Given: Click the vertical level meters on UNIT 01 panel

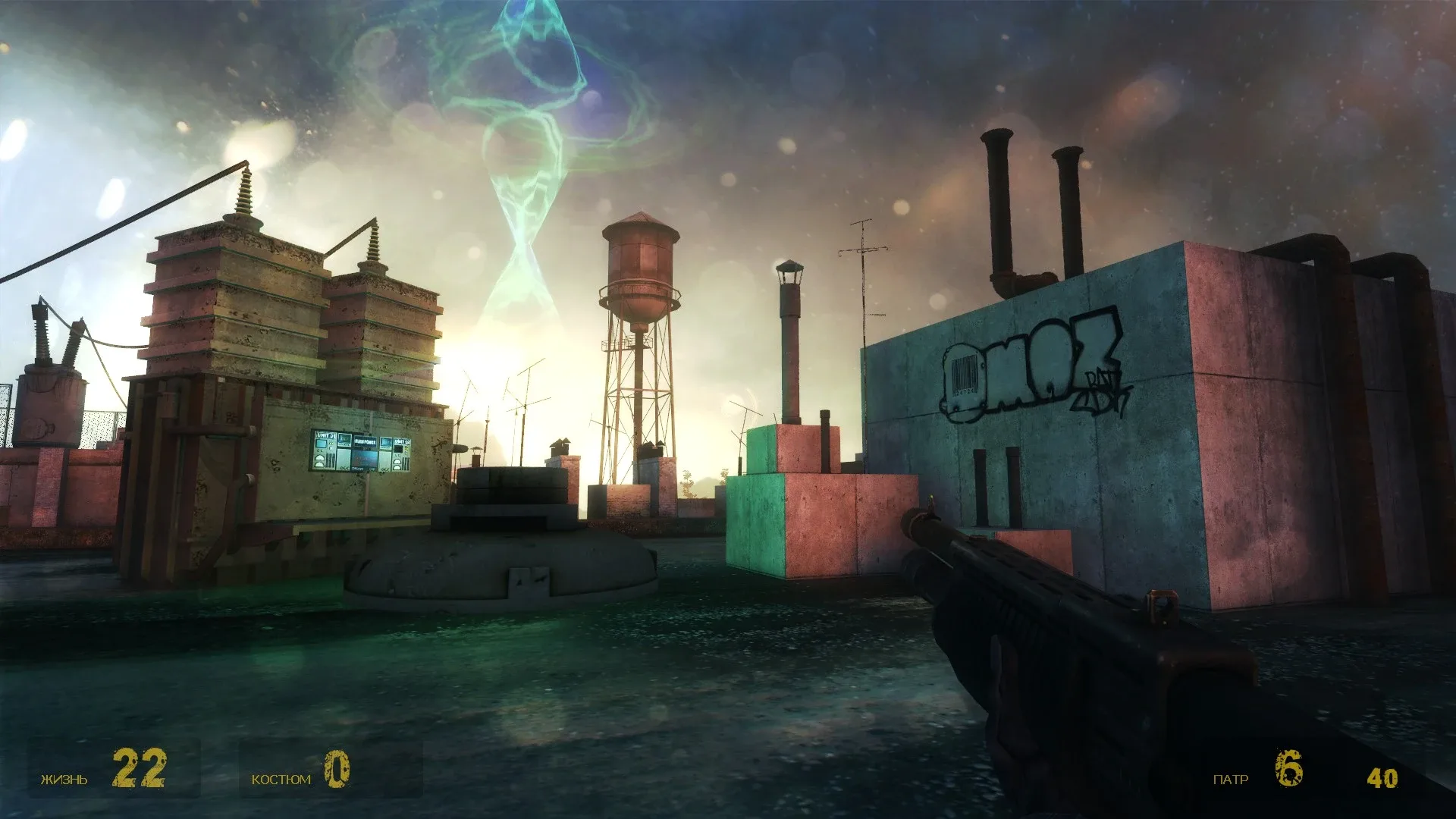Looking at the screenshot, I should tap(331, 460).
